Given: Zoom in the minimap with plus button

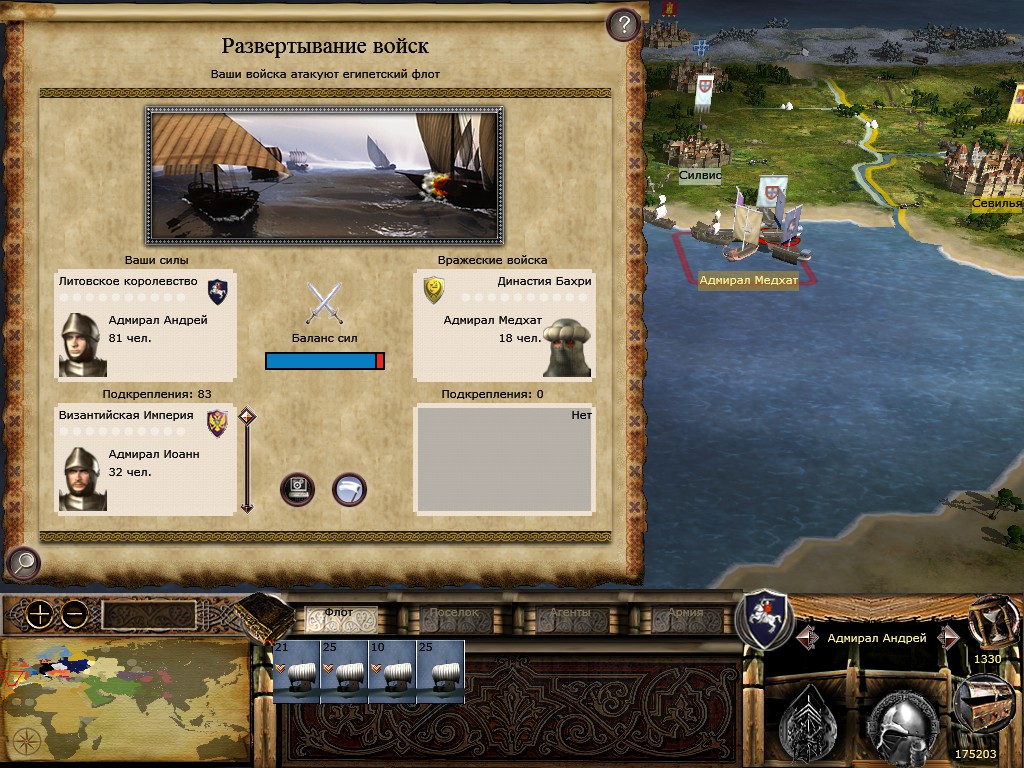Looking at the screenshot, I should coord(39,614).
